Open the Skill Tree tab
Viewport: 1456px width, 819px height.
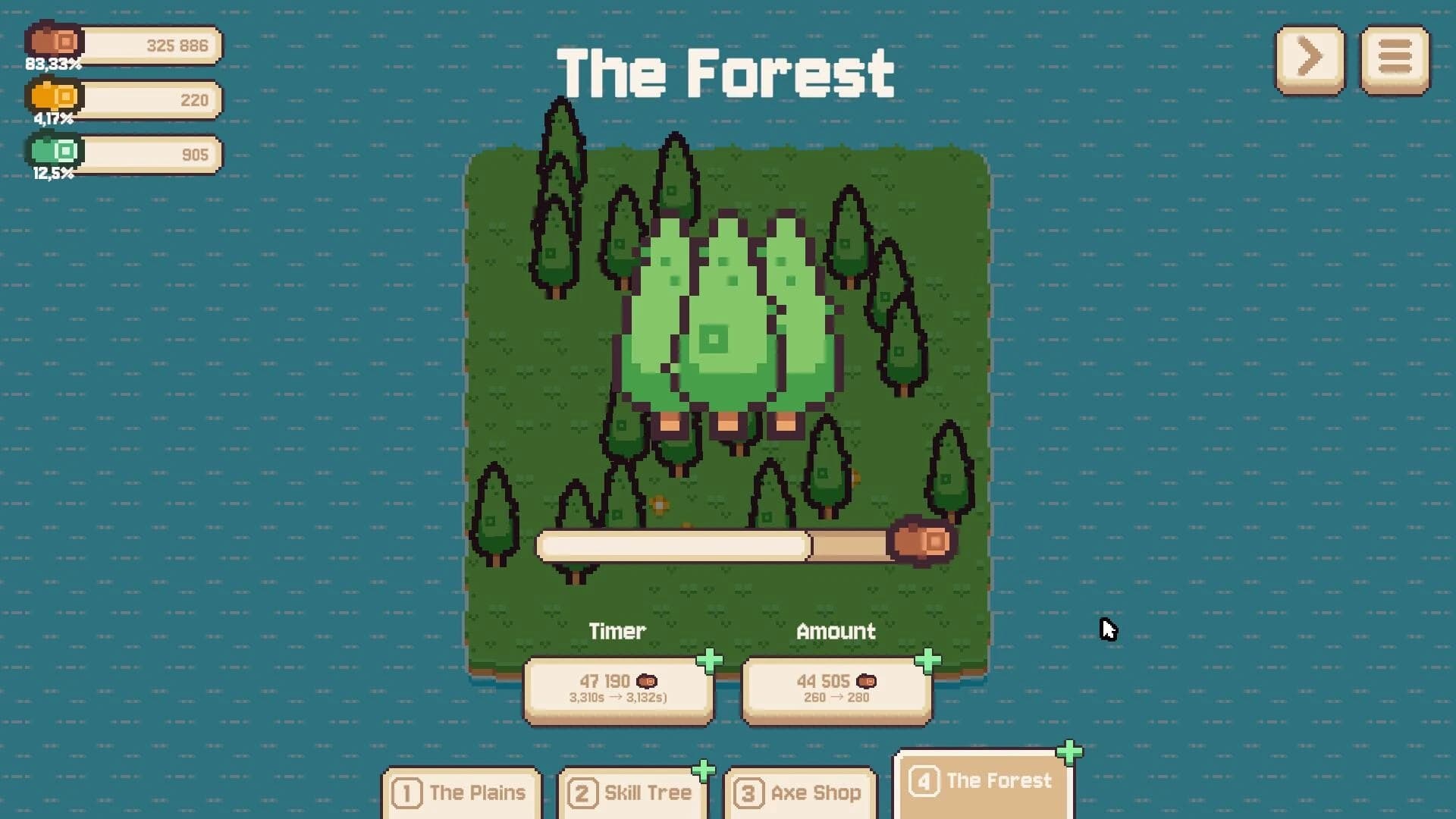click(x=632, y=793)
